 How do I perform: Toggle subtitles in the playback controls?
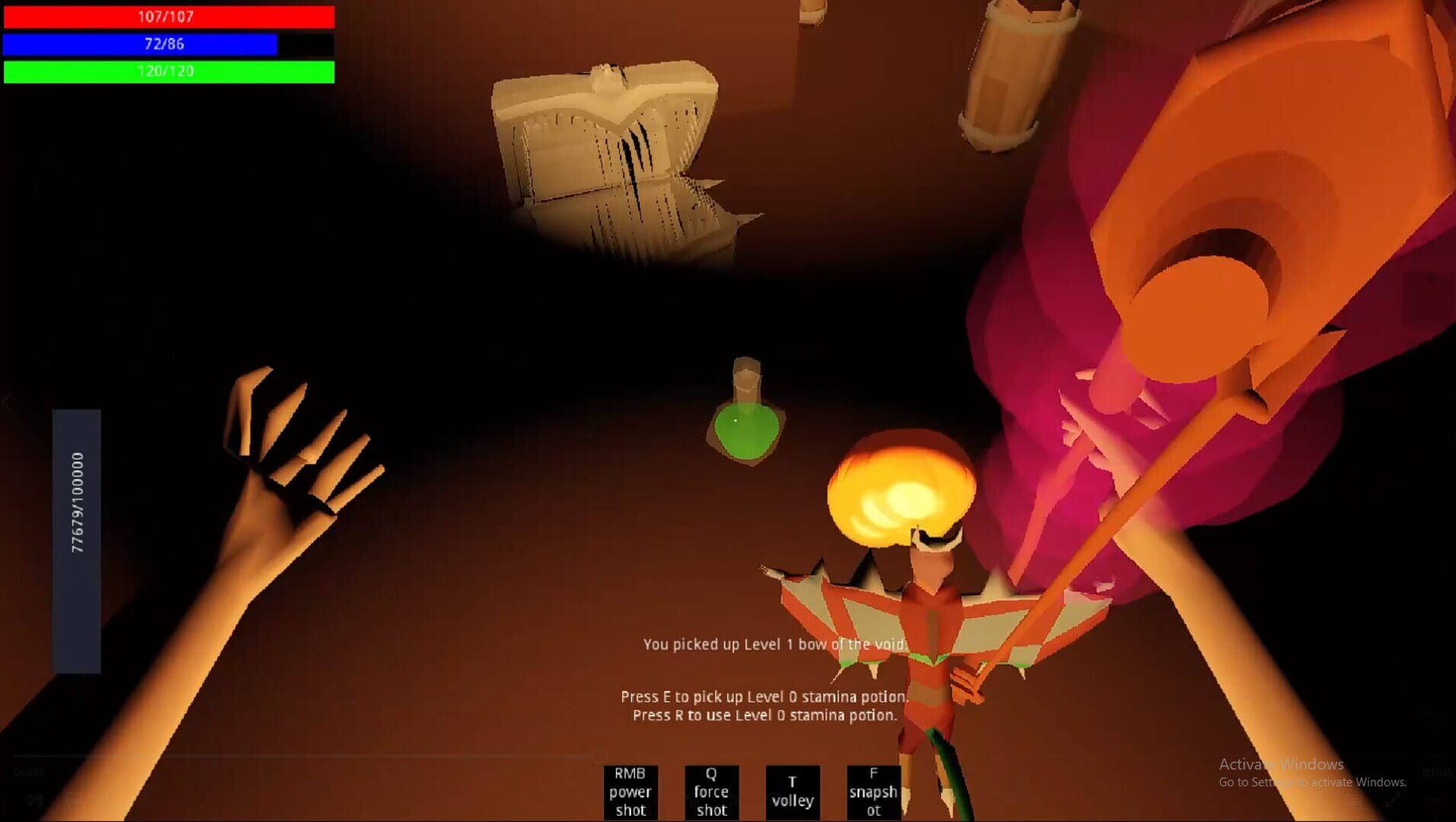[73, 797]
